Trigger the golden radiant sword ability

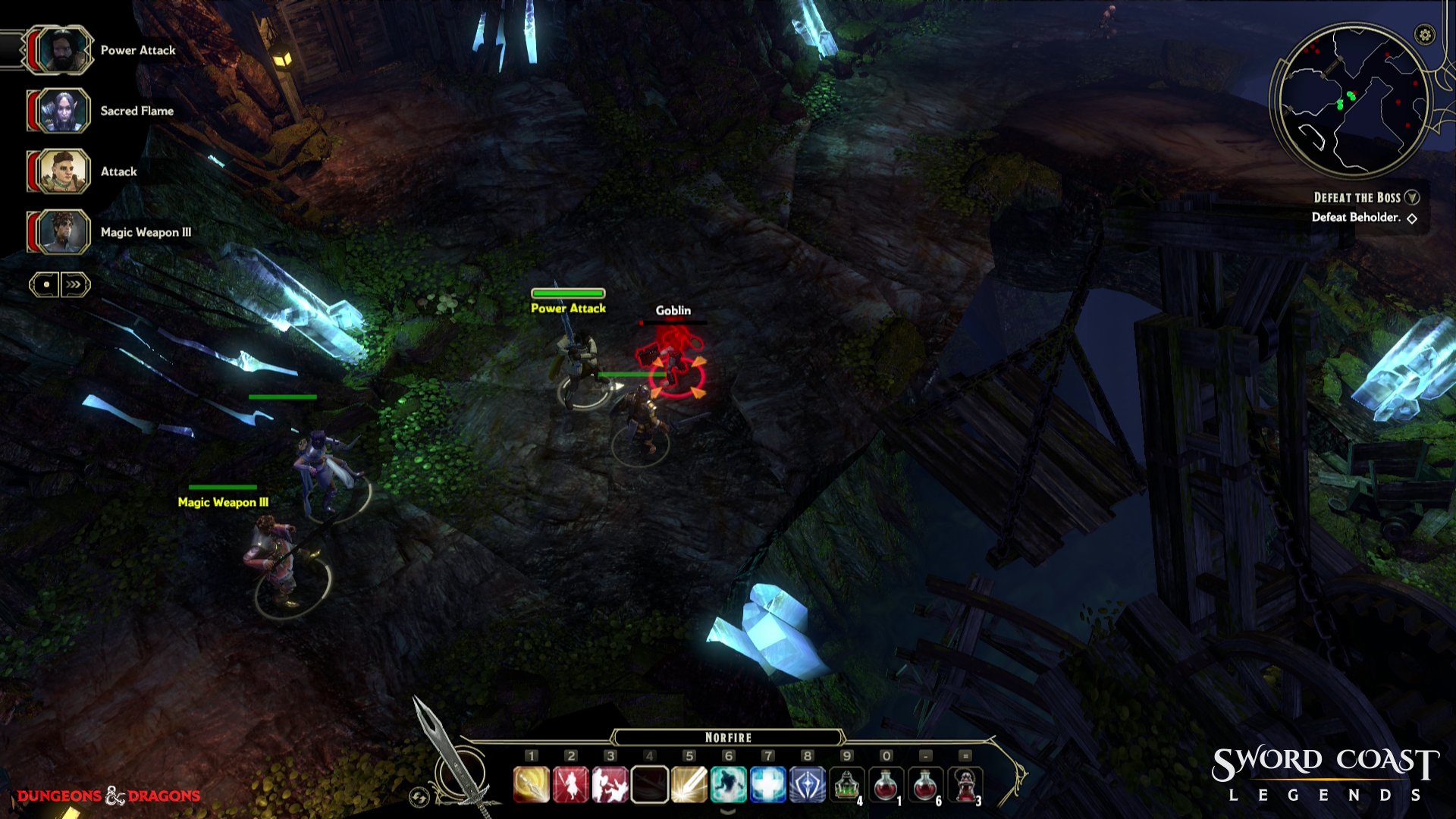(689, 784)
